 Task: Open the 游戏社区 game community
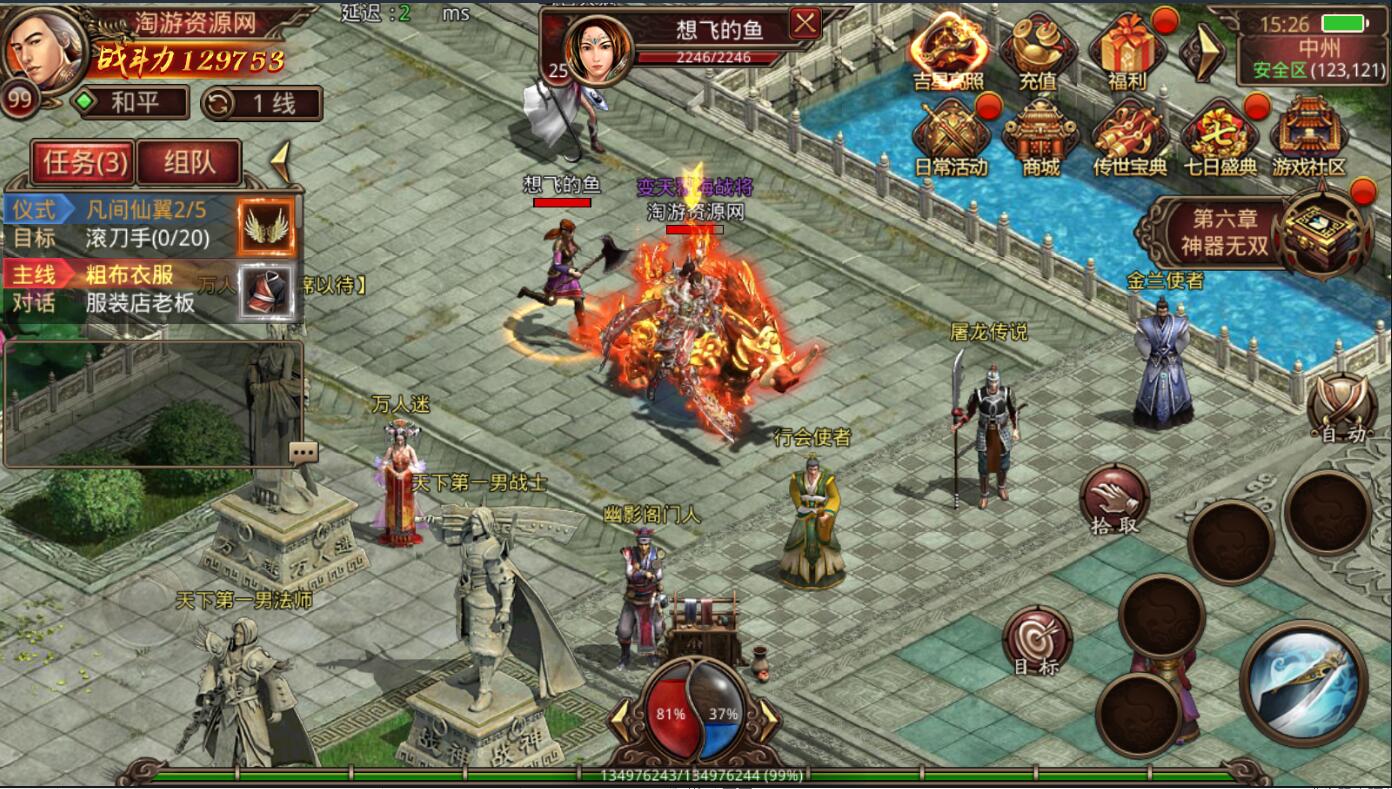[1309, 137]
